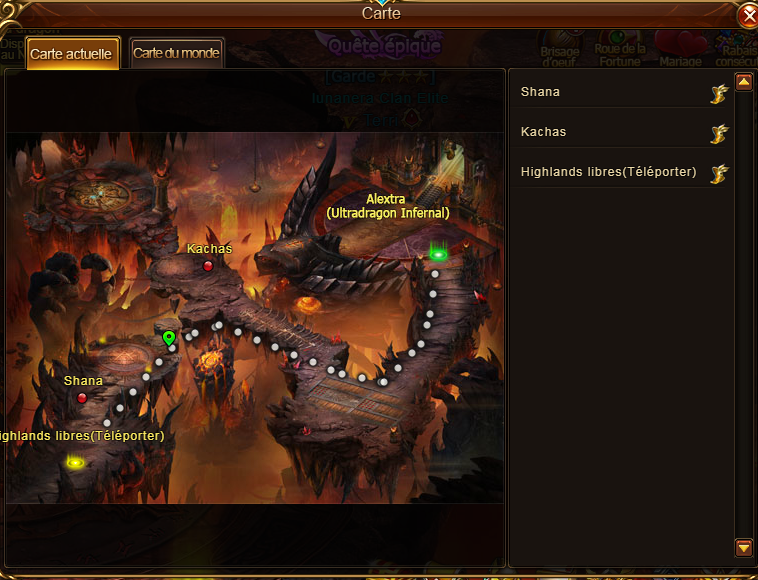Click the winged boot icon beside Shana

718,94
